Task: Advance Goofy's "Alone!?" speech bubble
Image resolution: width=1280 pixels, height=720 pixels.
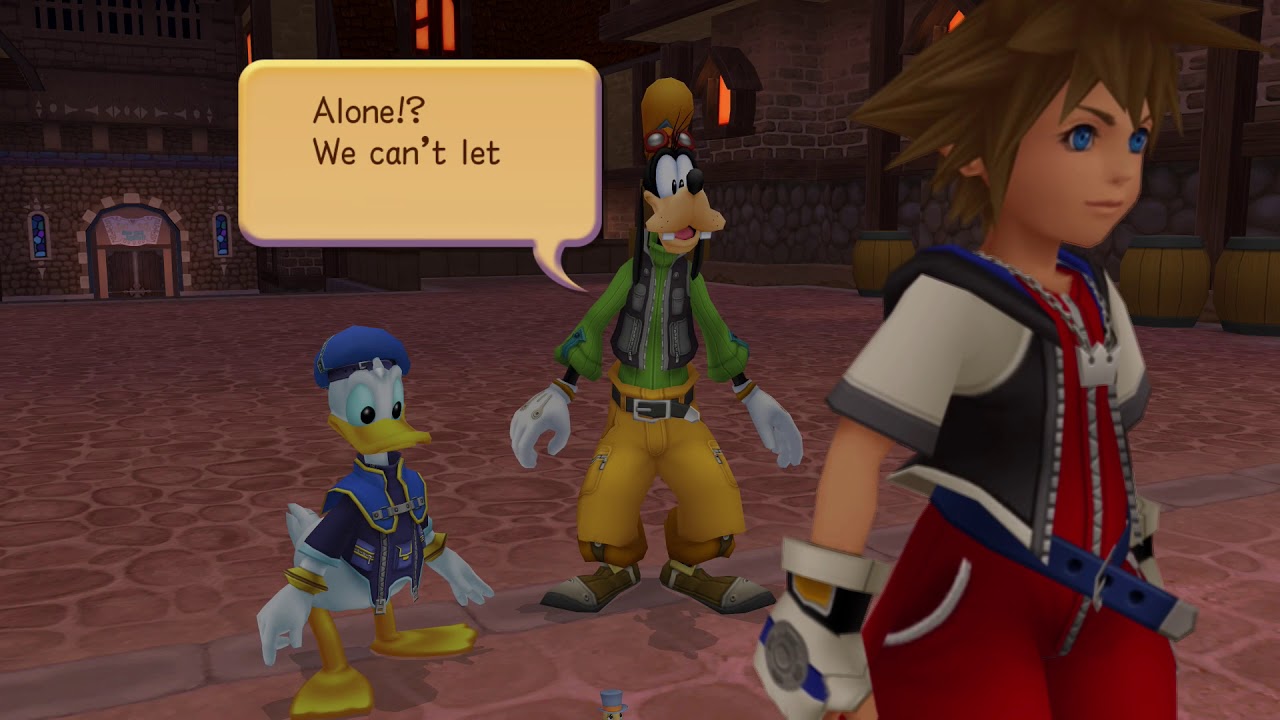Action: click(x=419, y=152)
